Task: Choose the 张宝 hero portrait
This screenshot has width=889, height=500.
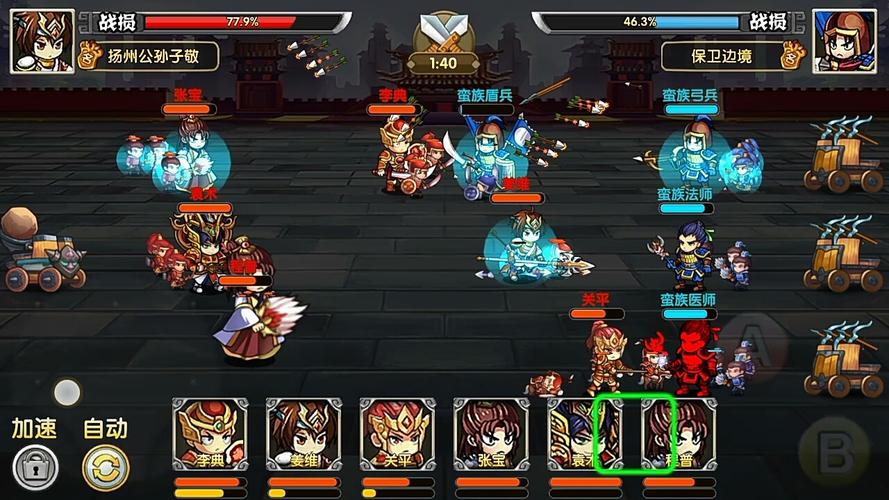Action: coord(492,435)
